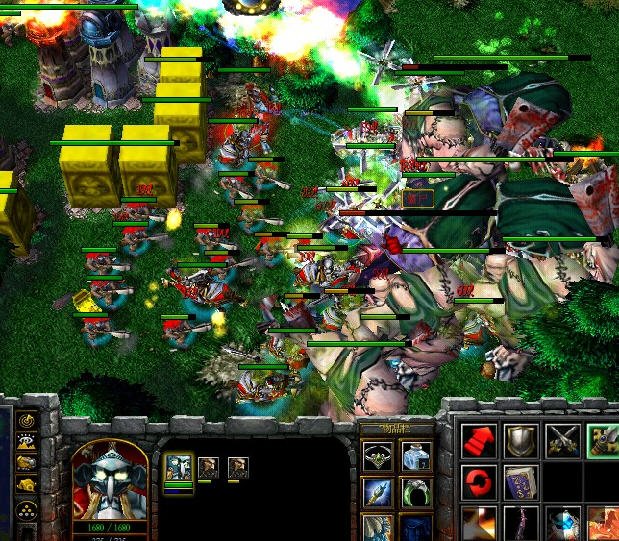
Task: Activate the silver shield command
Action: (520, 440)
